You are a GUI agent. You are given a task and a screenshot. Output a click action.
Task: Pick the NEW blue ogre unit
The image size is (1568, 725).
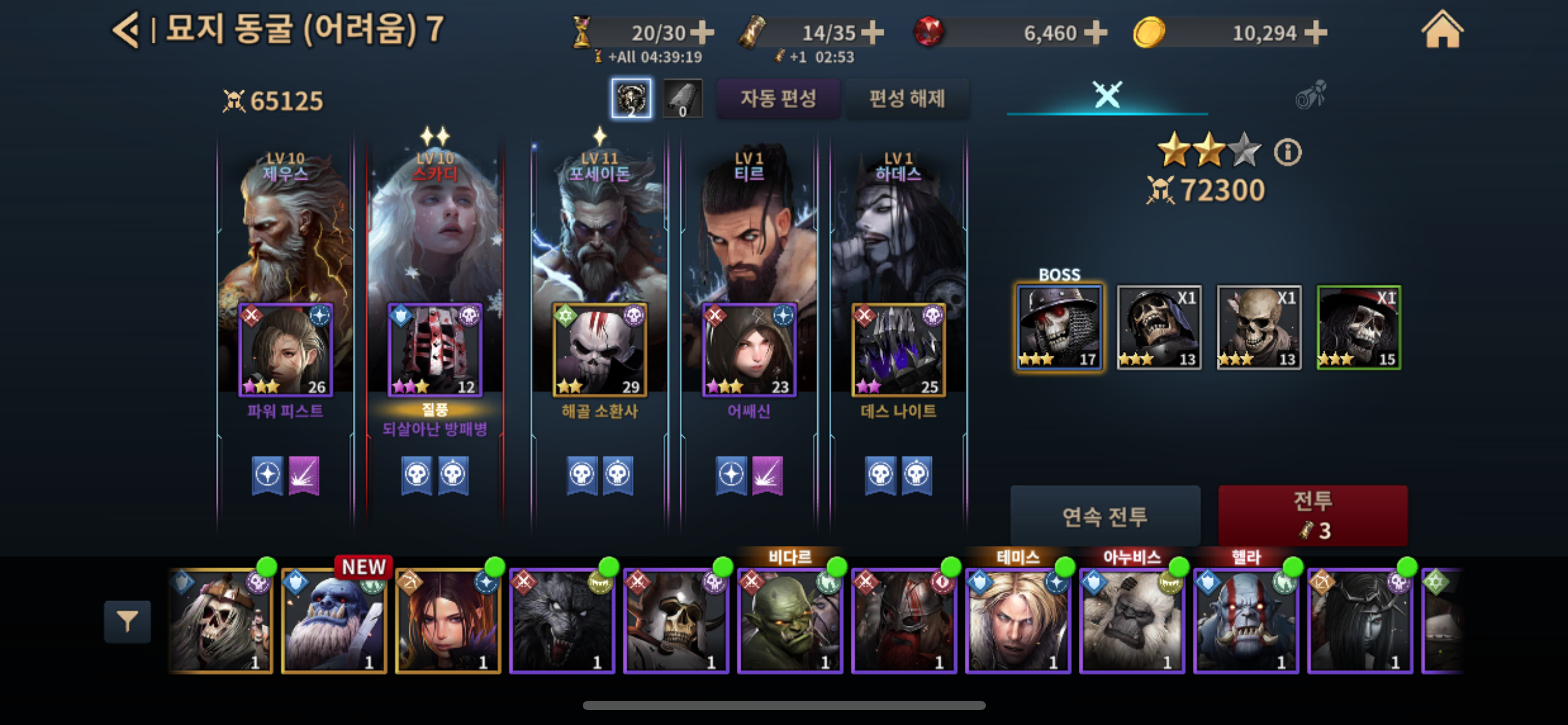pos(334,621)
